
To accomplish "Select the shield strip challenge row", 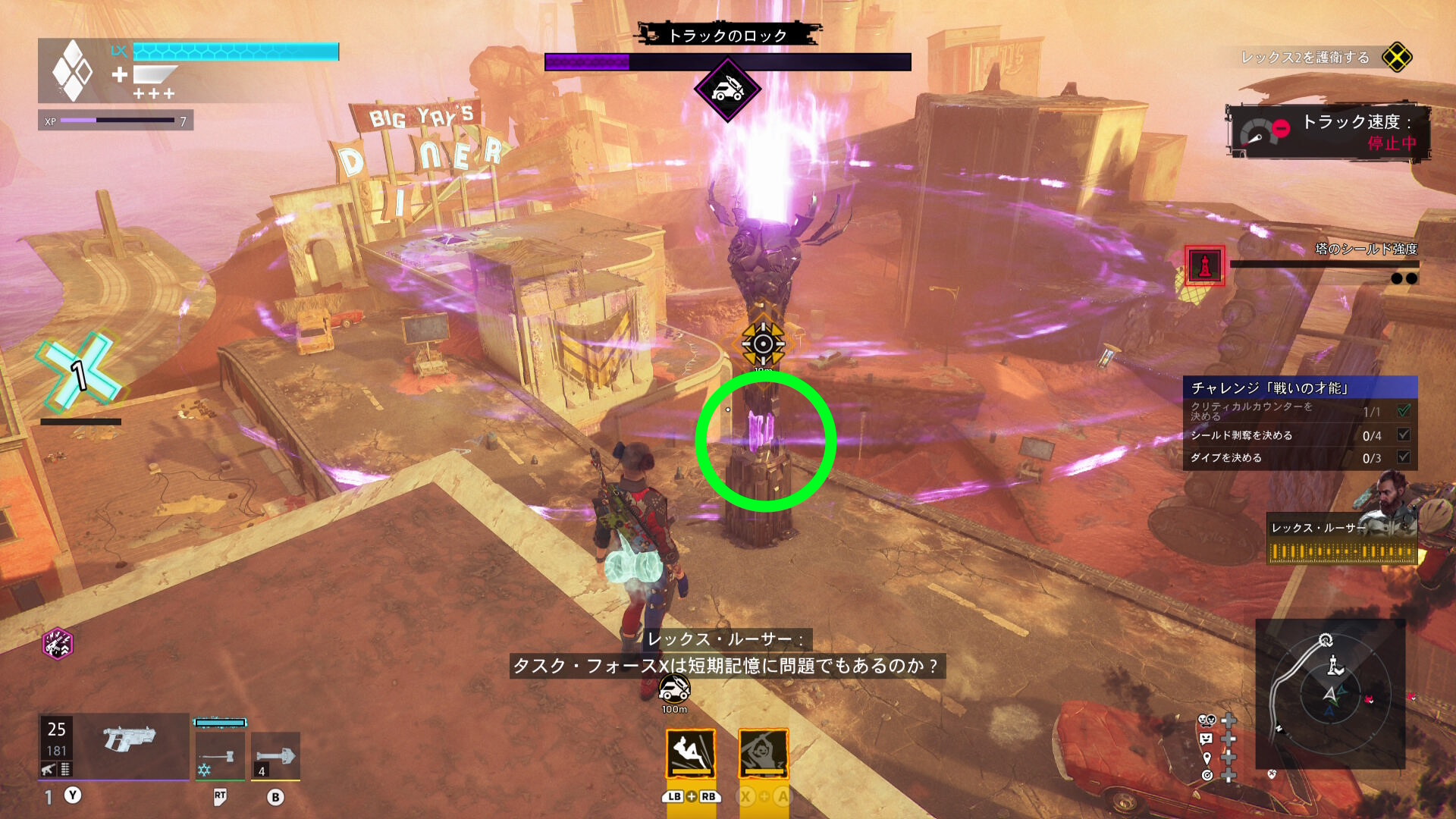I will pyautogui.click(x=1300, y=435).
